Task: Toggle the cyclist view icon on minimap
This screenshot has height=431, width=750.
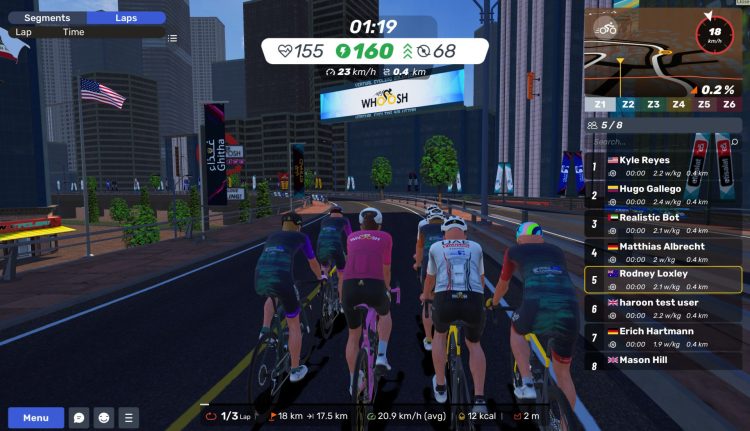Action: pos(606,29)
